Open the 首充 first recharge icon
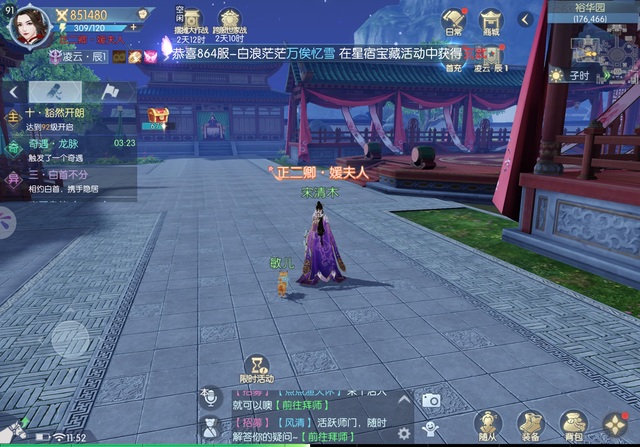Viewport: 640px width, 447px height. pos(454,55)
